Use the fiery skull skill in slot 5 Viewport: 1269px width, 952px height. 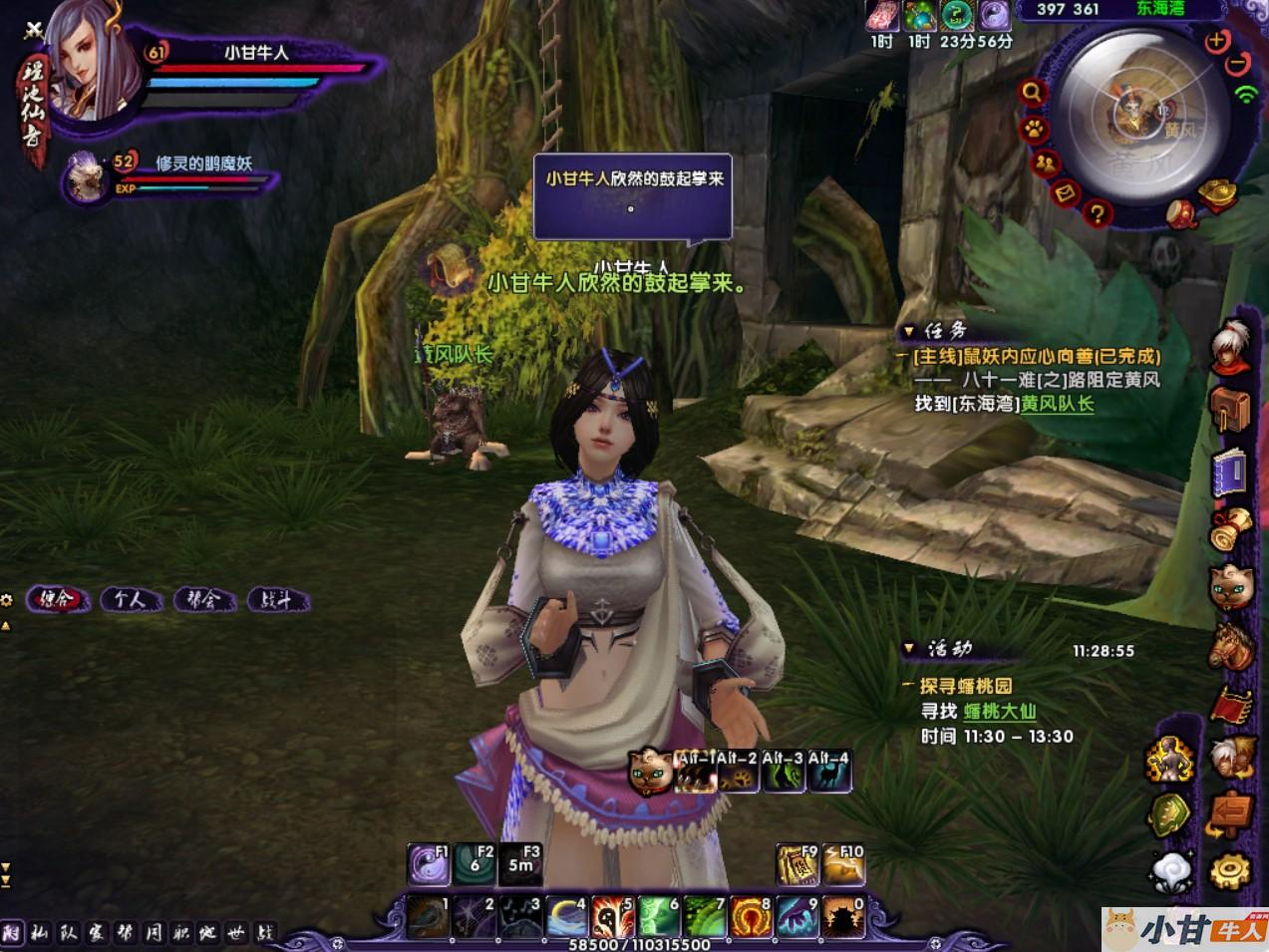[612, 915]
